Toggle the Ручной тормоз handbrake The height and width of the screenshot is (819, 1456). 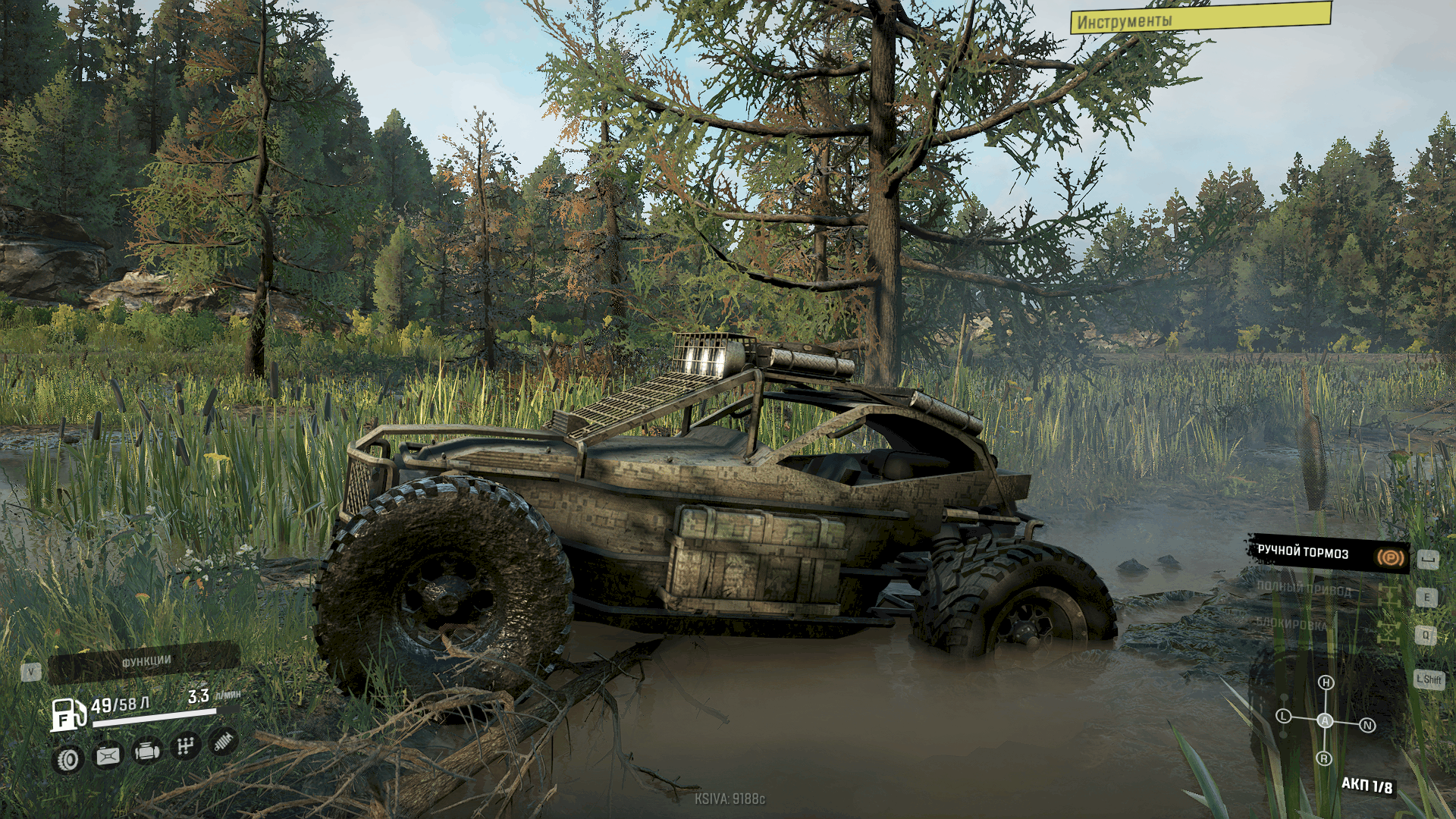1329,553
